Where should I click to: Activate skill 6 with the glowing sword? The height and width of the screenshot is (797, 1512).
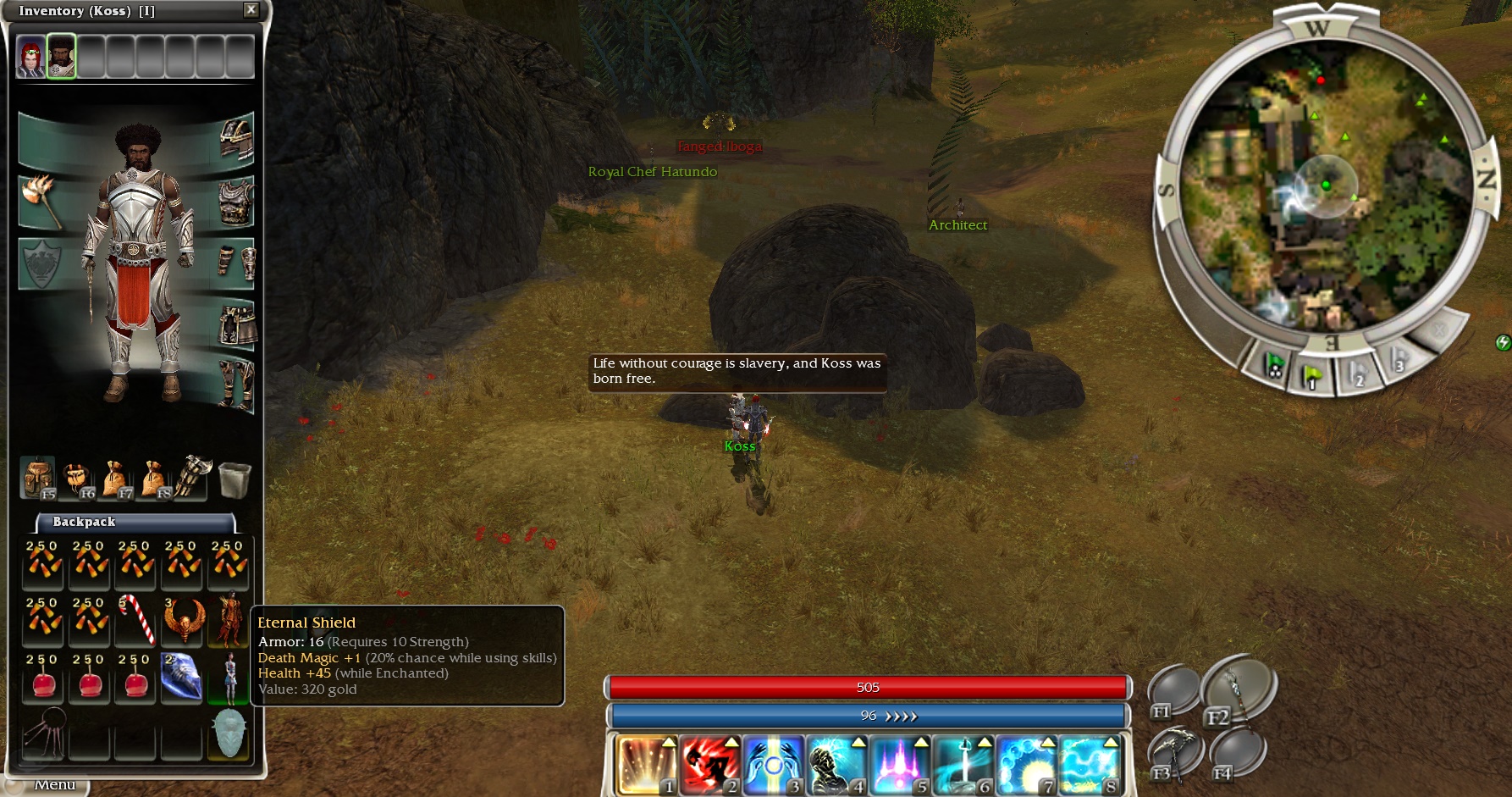[x=963, y=766]
